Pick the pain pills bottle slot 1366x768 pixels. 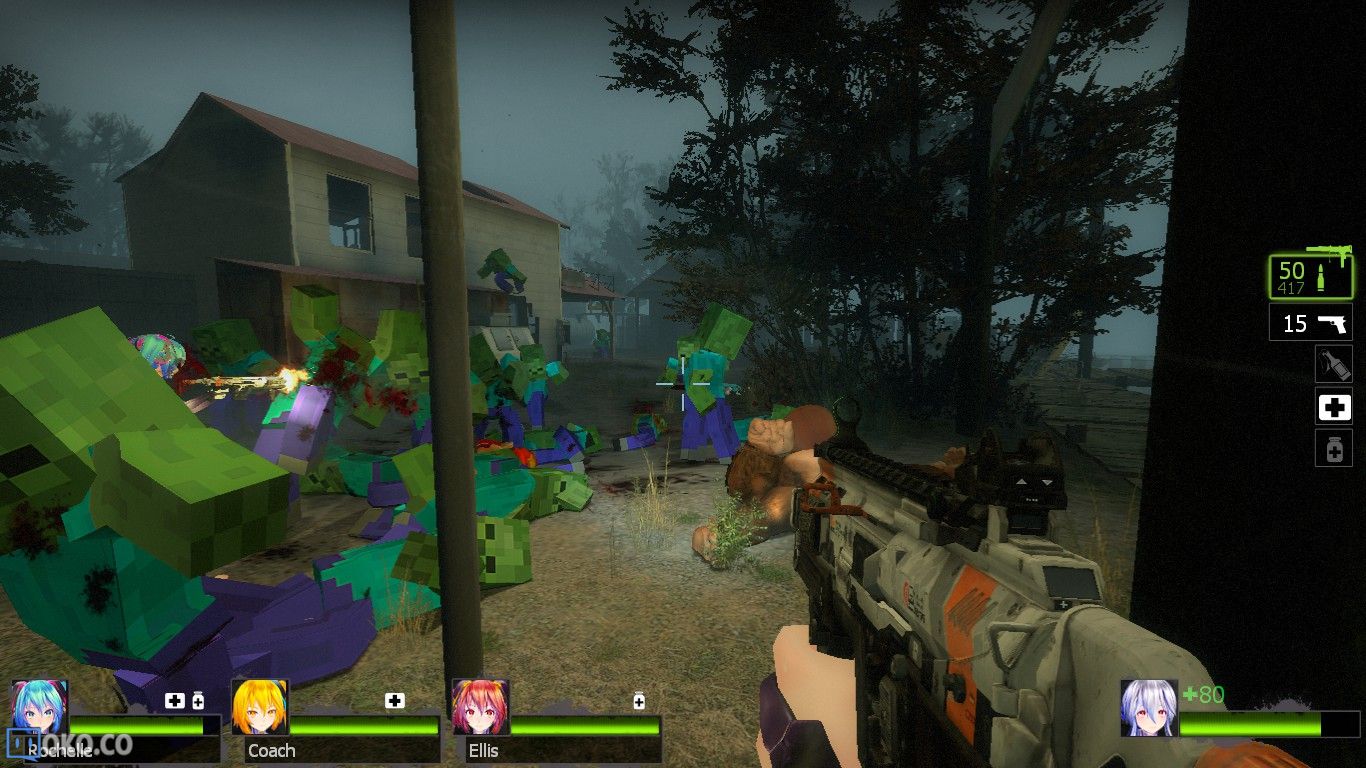[x=1333, y=449]
